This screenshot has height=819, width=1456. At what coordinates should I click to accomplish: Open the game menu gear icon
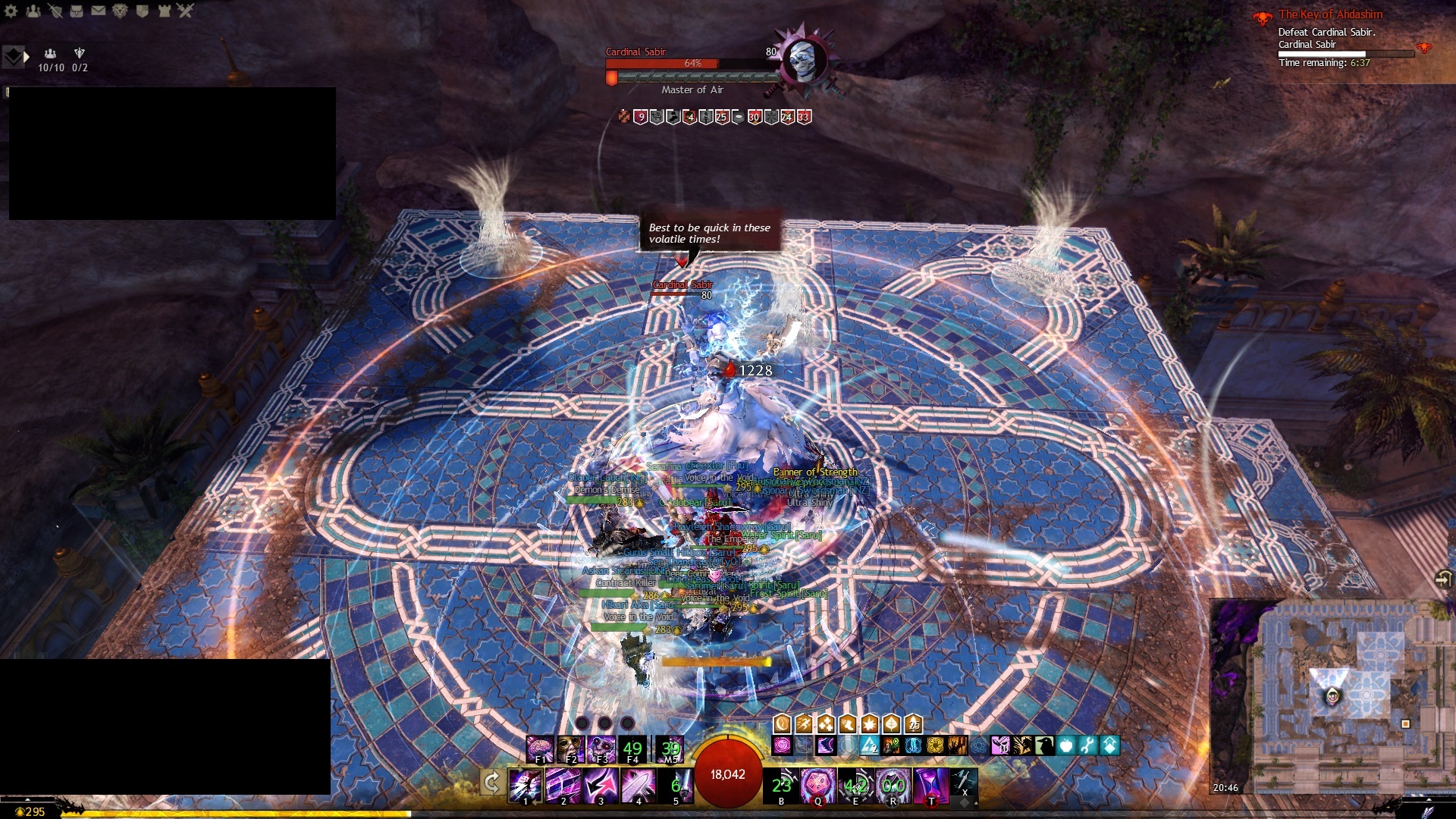(11, 11)
